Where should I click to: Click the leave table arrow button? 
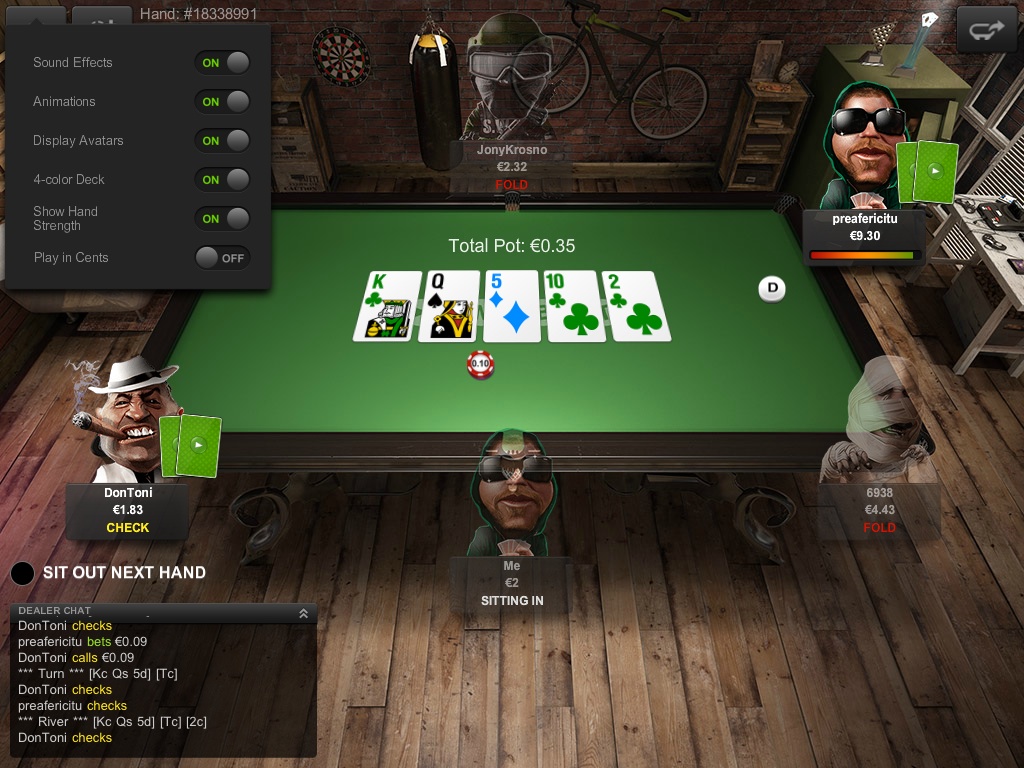[x=986, y=30]
